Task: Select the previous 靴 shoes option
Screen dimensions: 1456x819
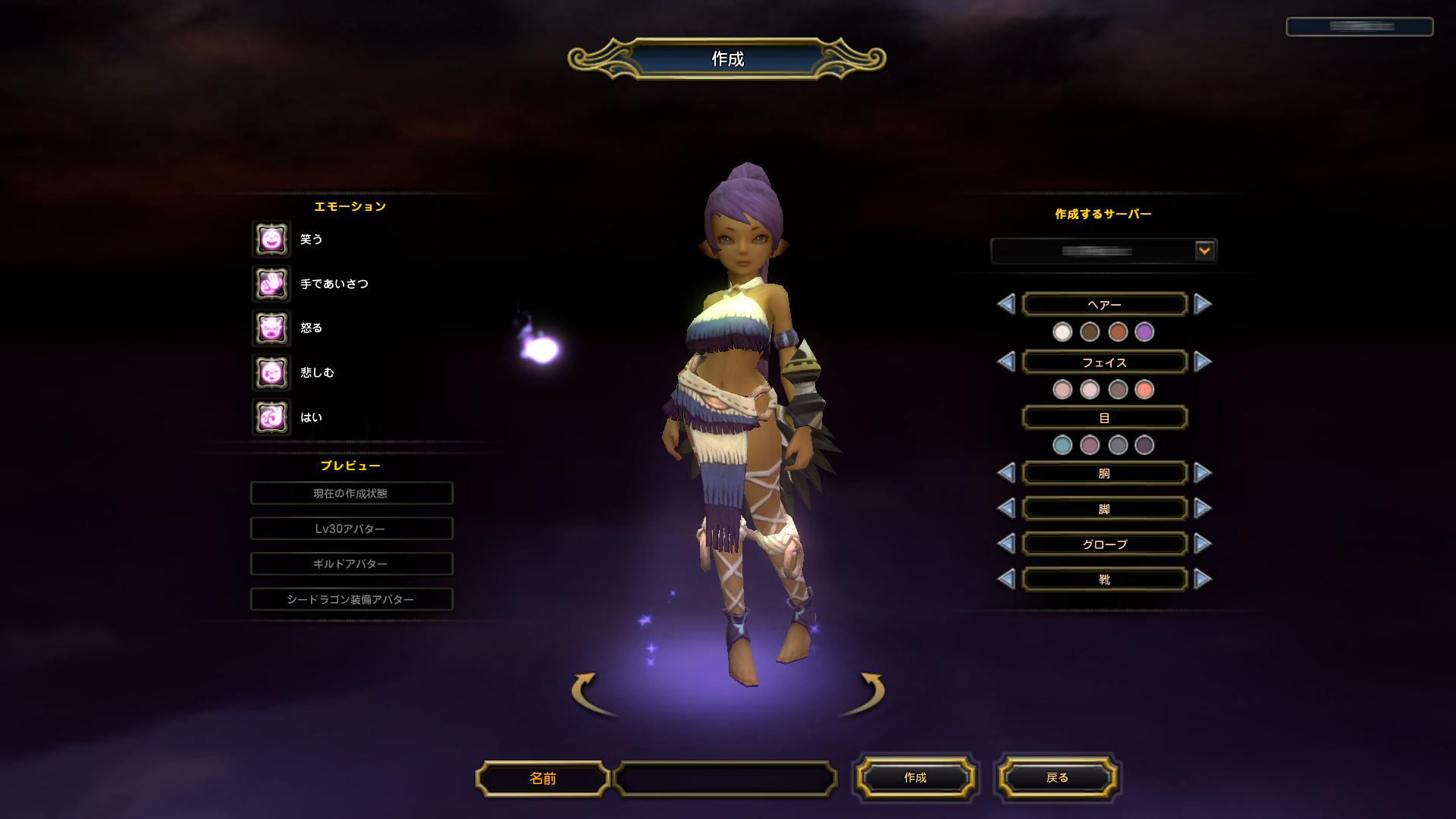Action: coord(1006,579)
